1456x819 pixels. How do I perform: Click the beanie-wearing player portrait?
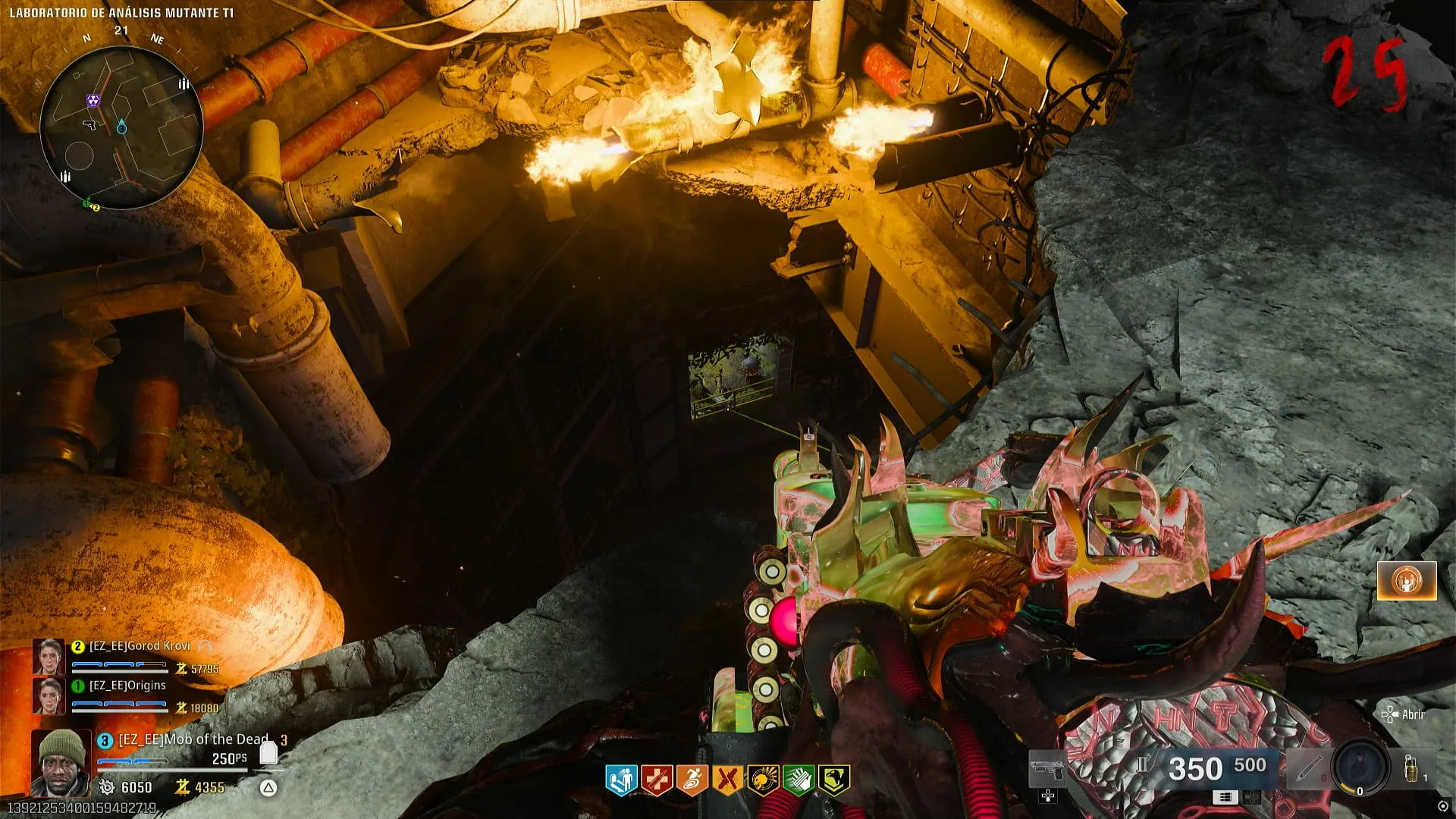pos(61,761)
